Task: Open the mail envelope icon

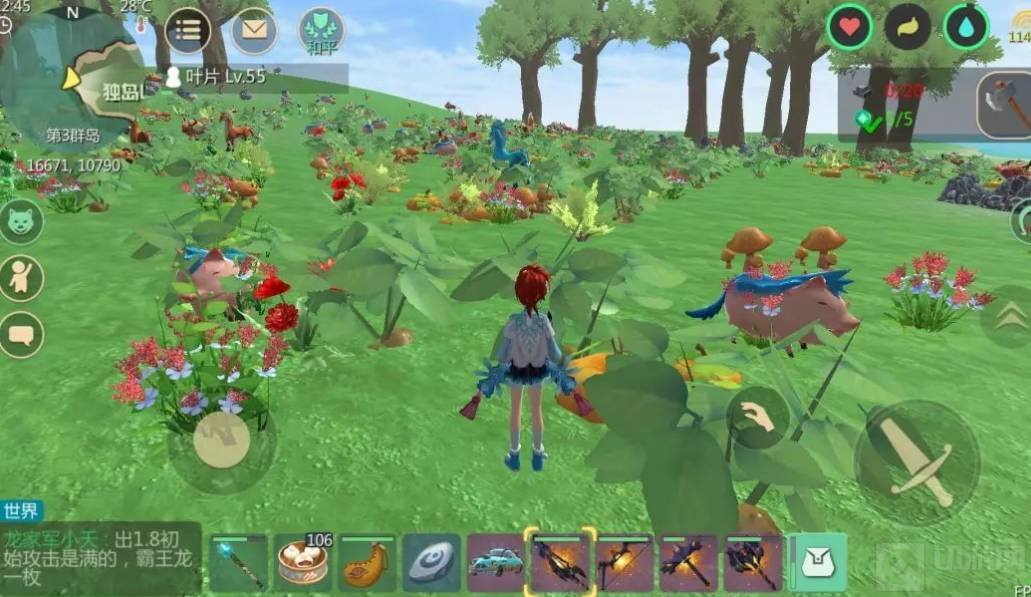Action: coord(255,31)
